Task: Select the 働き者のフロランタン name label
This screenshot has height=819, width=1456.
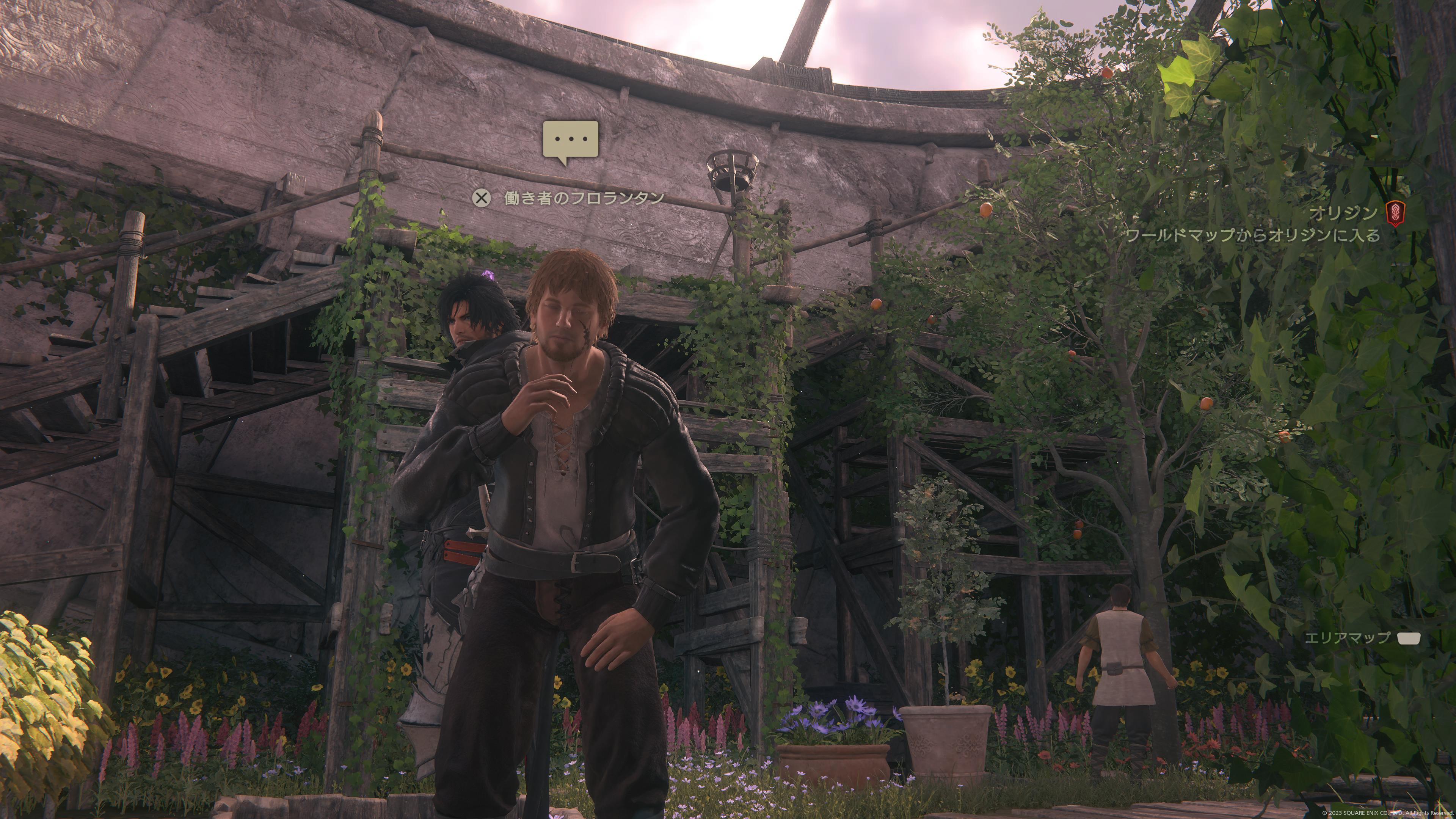Action: click(x=584, y=198)
